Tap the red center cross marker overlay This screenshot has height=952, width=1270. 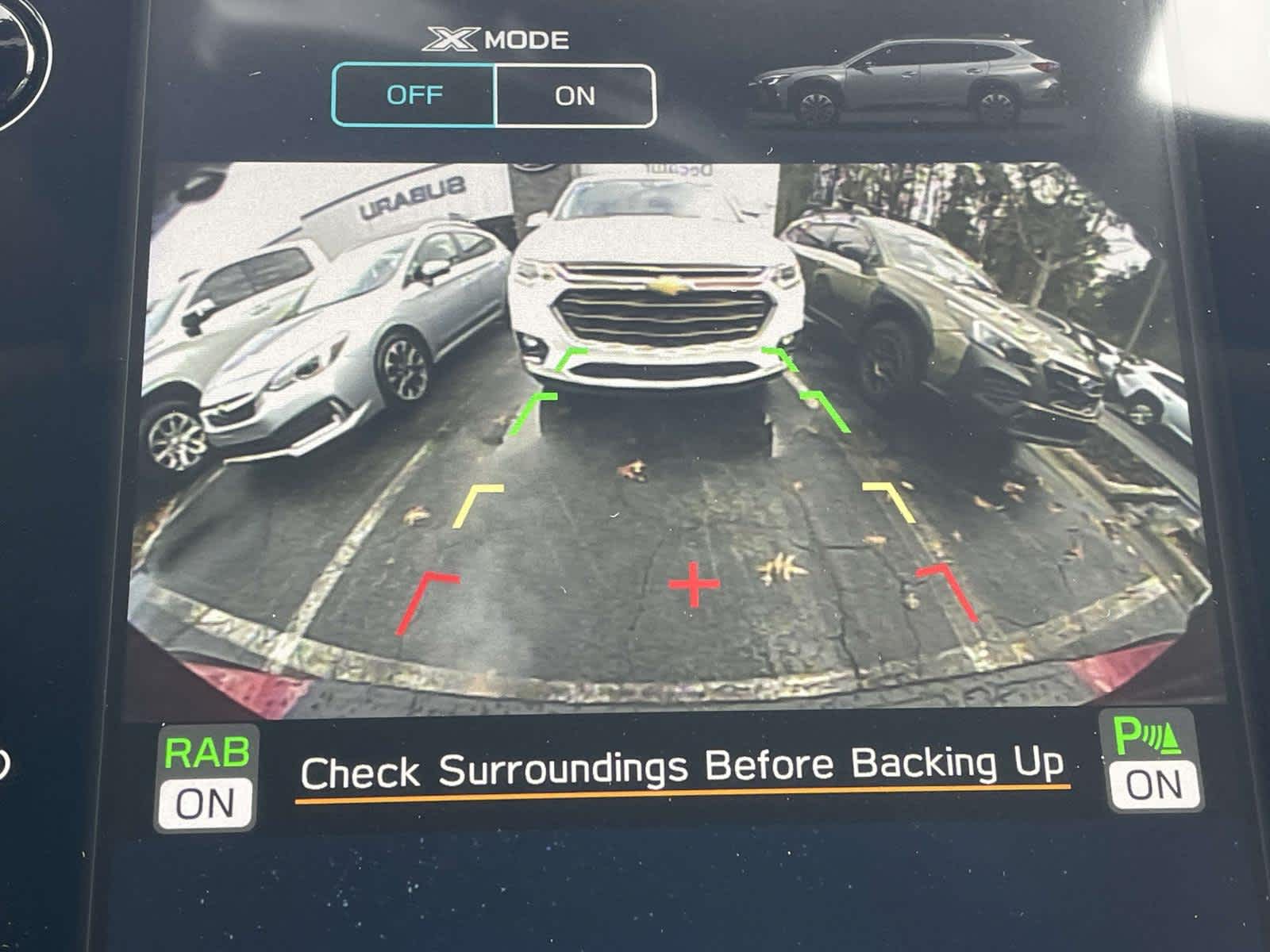pyautogui.click(x=694, y=584)
